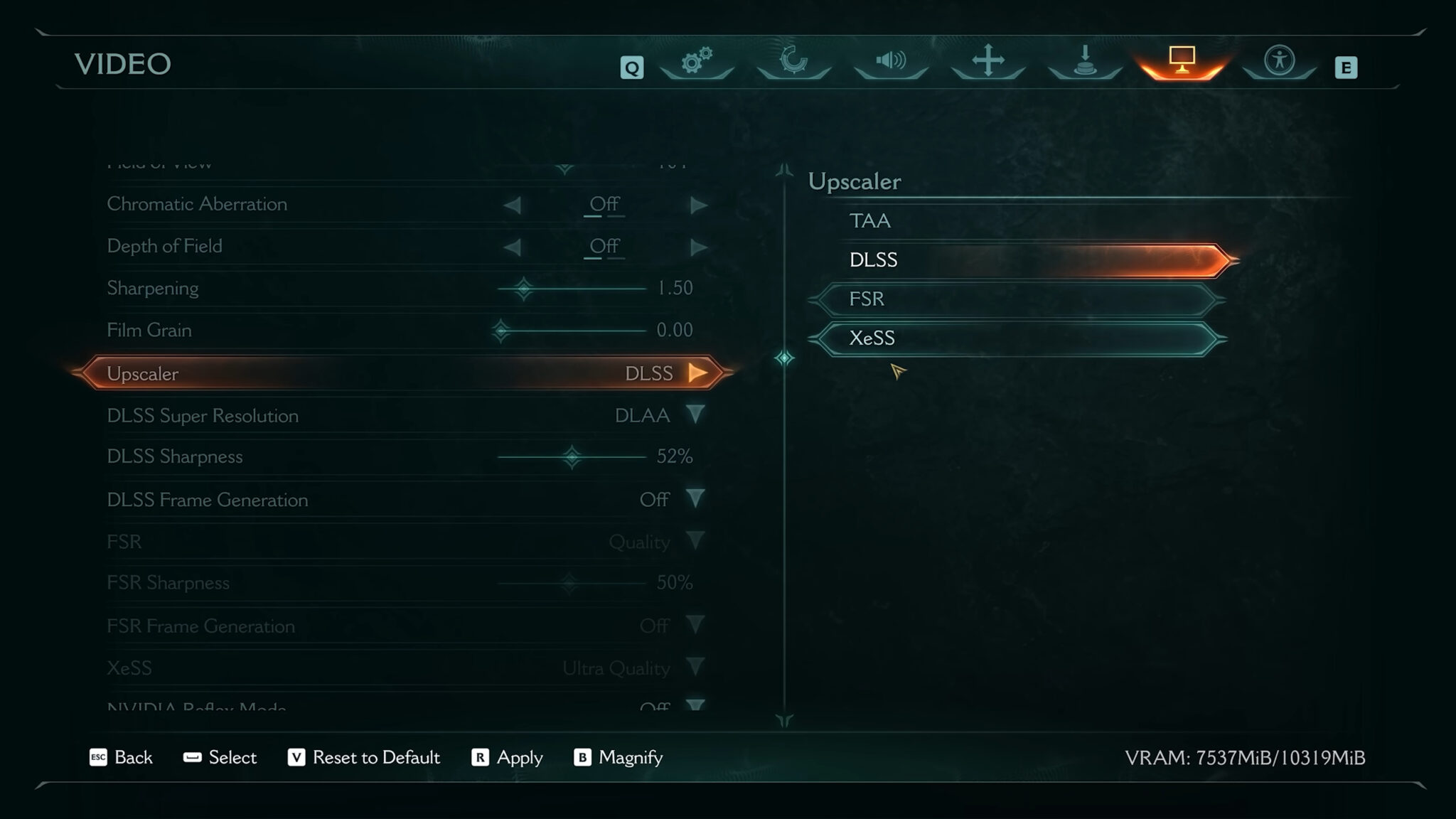Open the gameplay tab with circular gauge icon
This screenshot has width=1456, height=819.
(x=794, y=64)
